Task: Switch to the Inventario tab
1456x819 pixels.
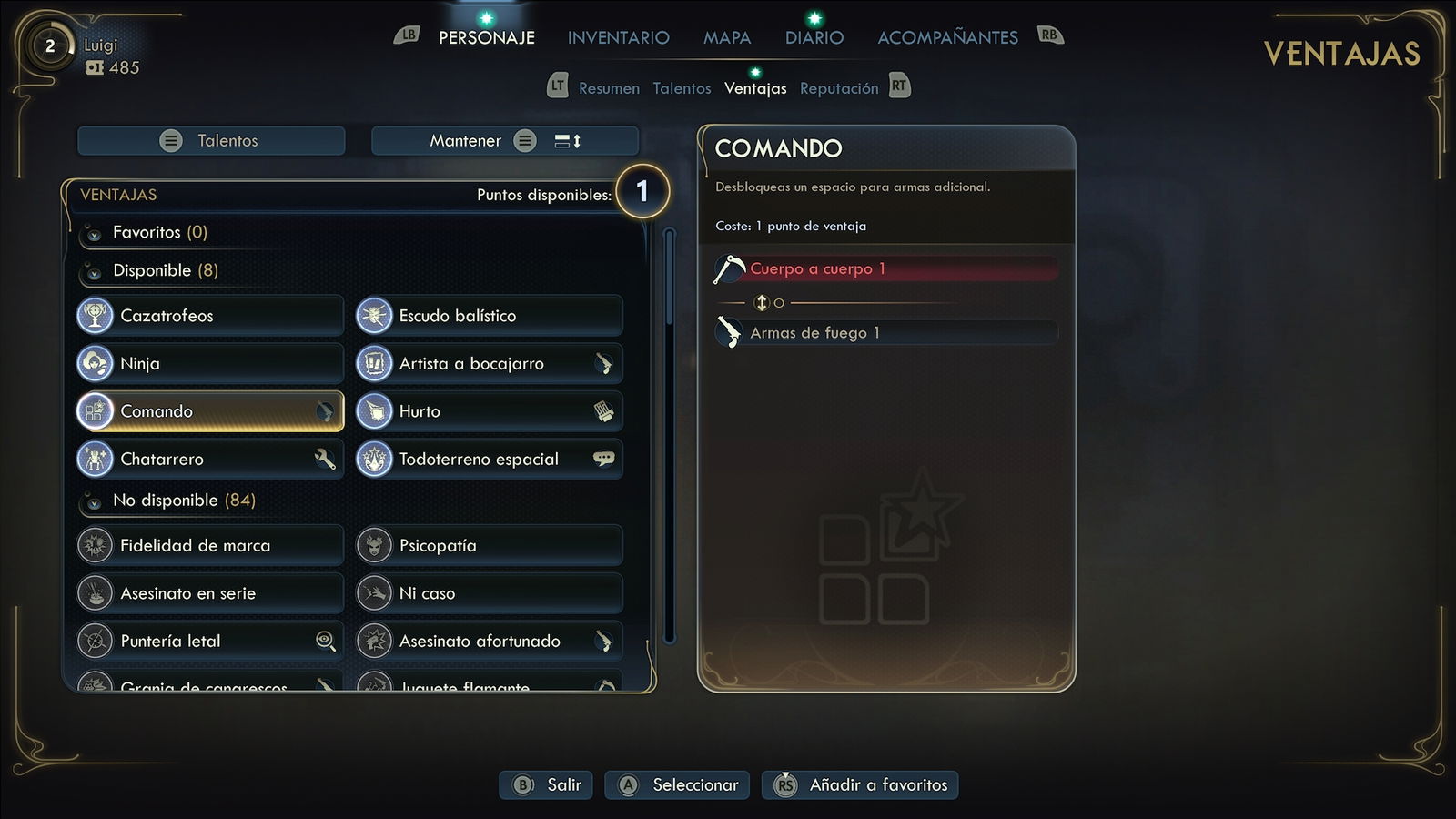Action: click(618, 37)
